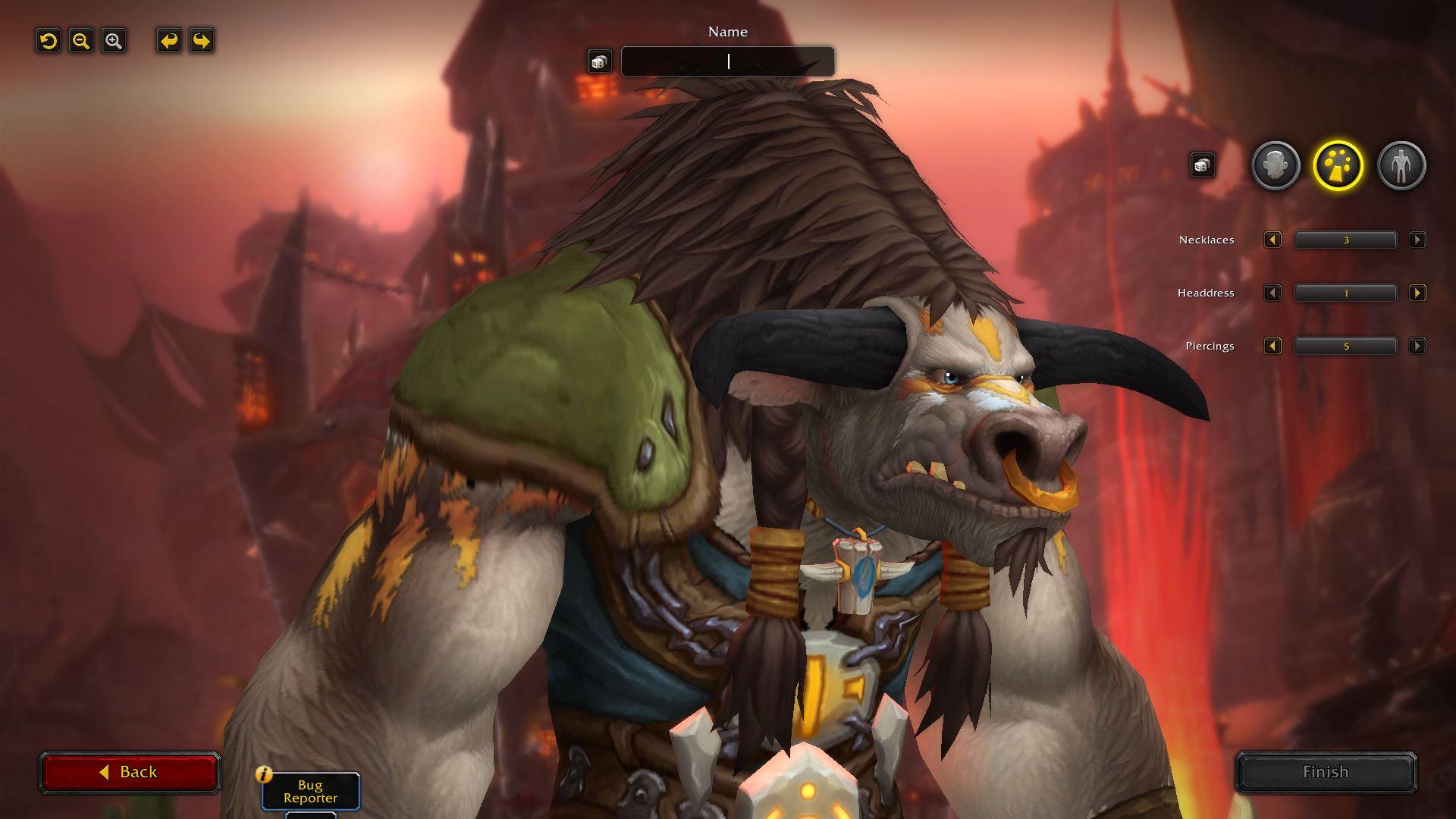Click the Back button

[x=130, y=771]
